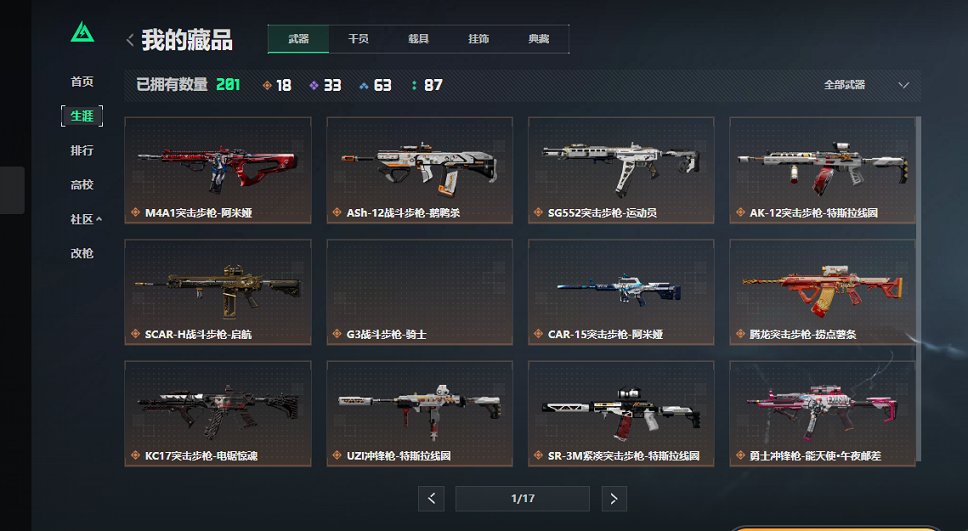Select the M4A1突击步枪-阿米娅 weapon card
Screen dimensions: 968x531
tap(218, 169)
